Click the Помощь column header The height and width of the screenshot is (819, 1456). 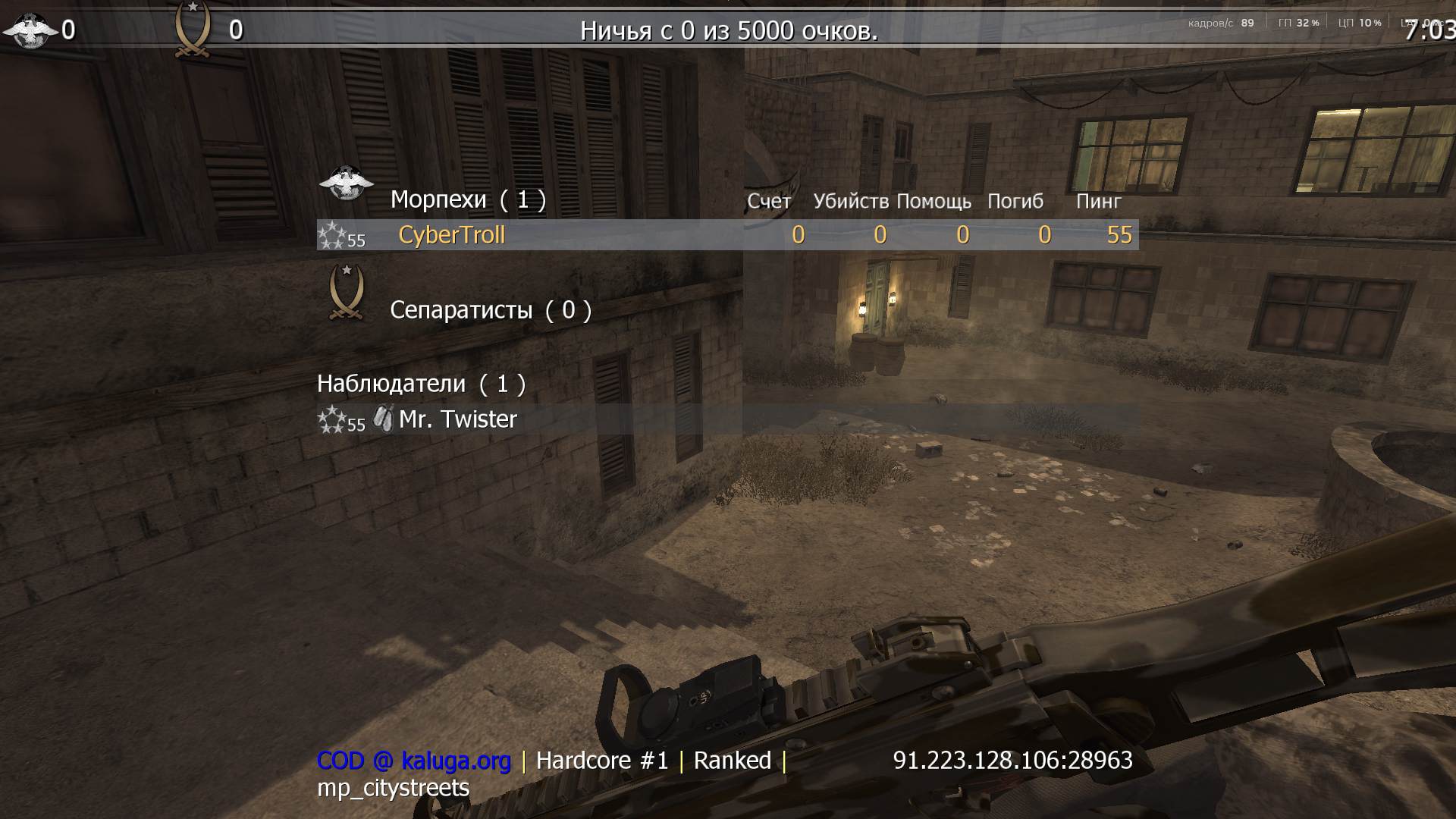tap(934, 202)
